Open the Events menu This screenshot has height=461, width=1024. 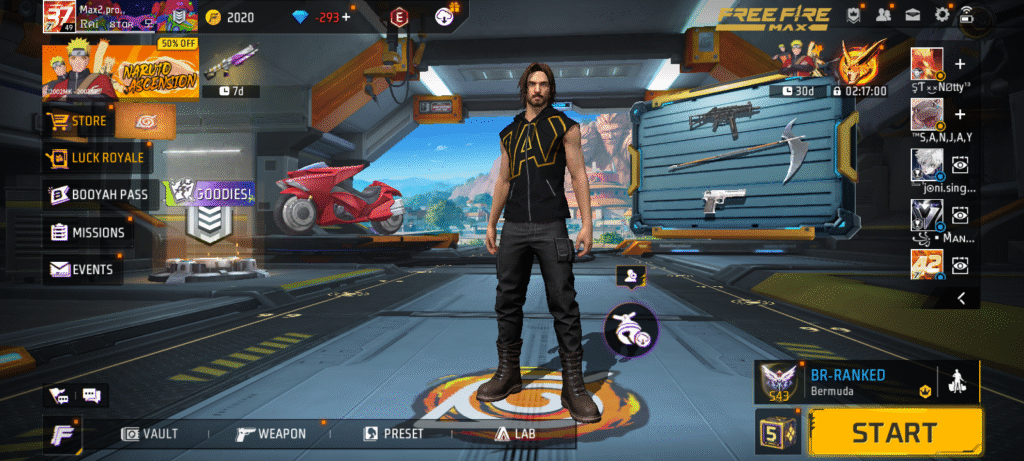pyautogui.click(x=80, y=269)
